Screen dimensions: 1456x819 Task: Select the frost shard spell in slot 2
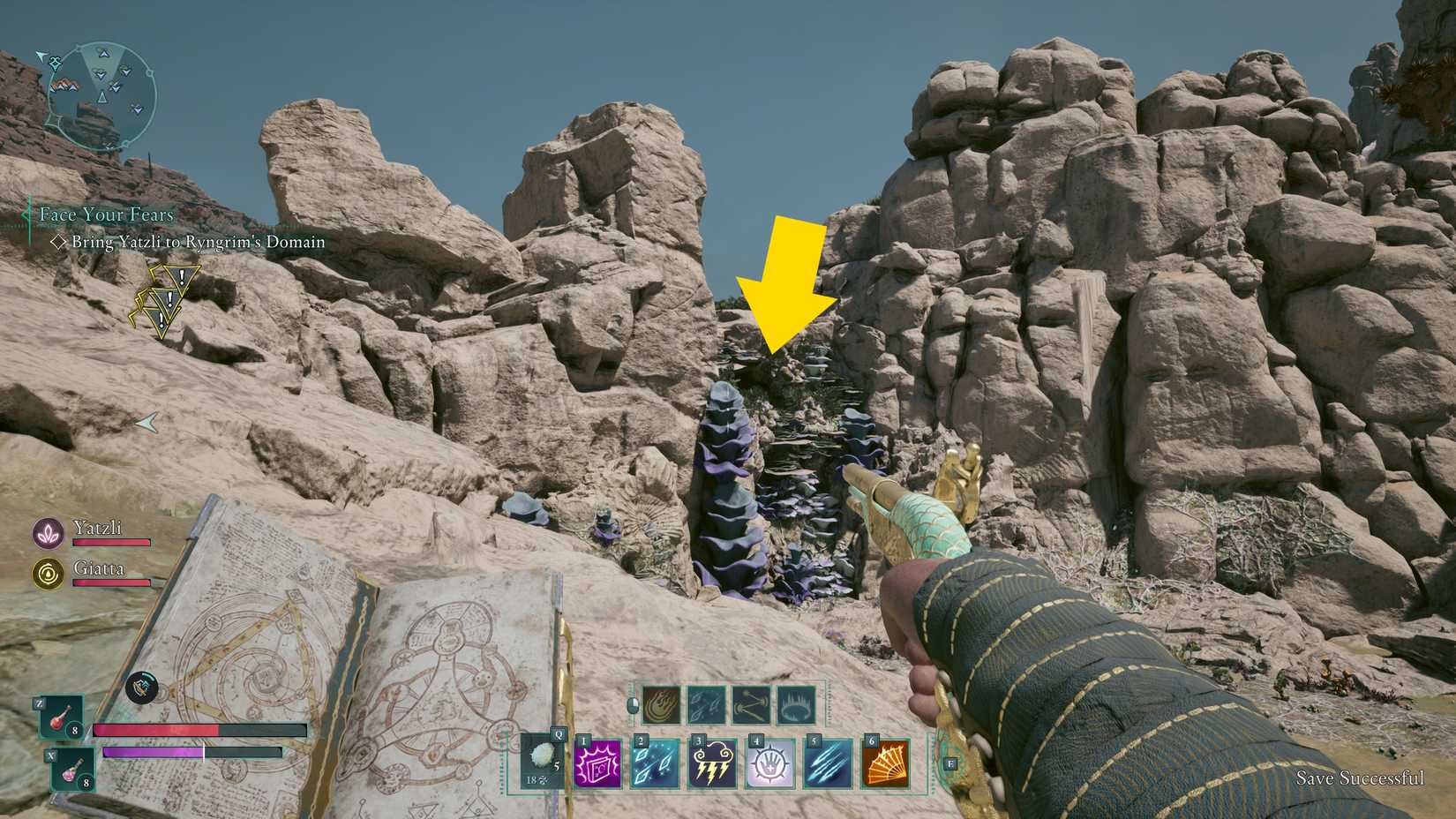[657, 766]
